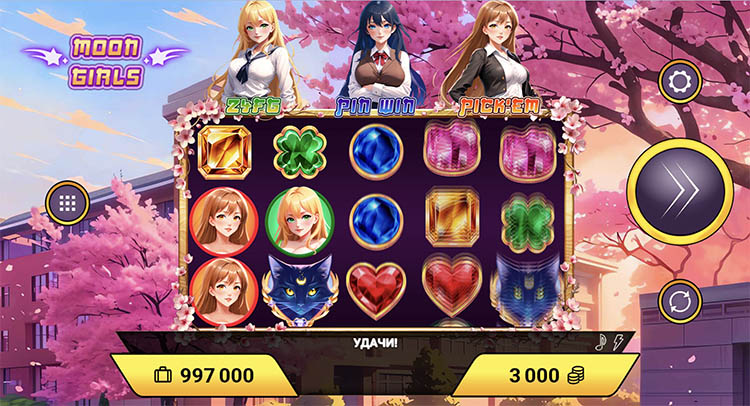Screen dimensions: 750x406
Task: Activate autoplay with the circular arrows button
Action: click(x=679, y=301)
